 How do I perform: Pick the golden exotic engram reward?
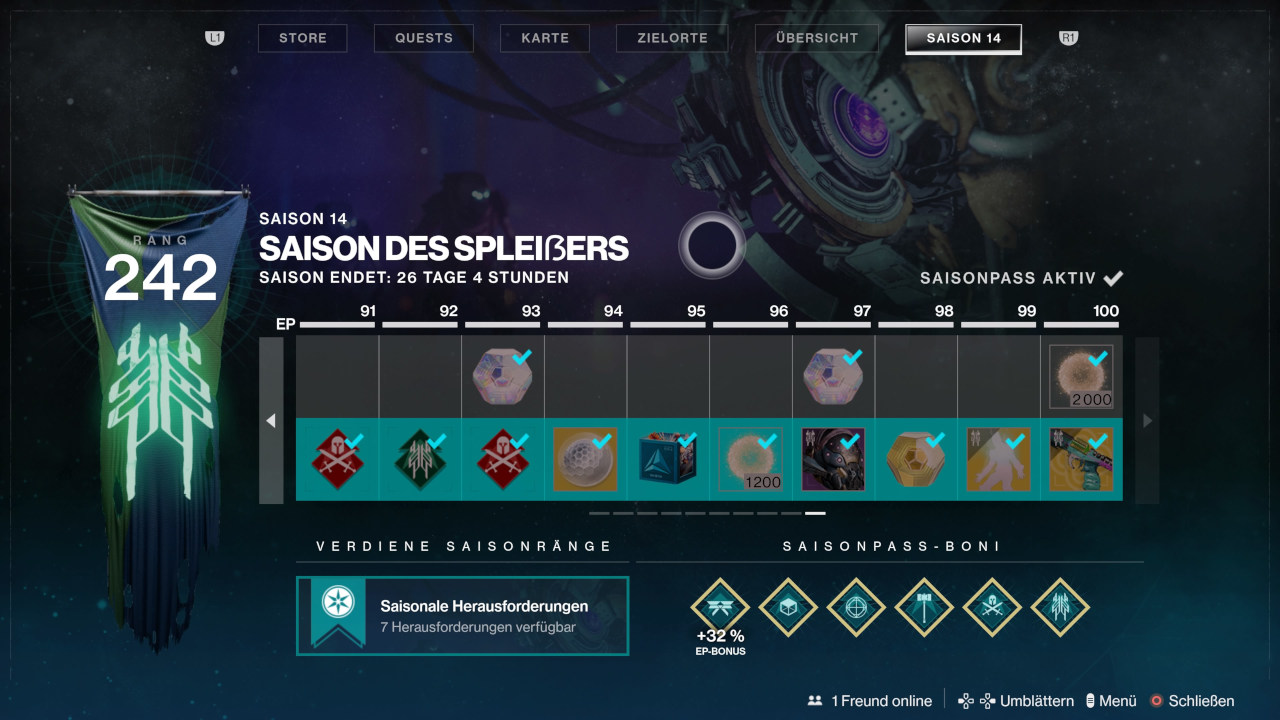click(x=916, y=460)
